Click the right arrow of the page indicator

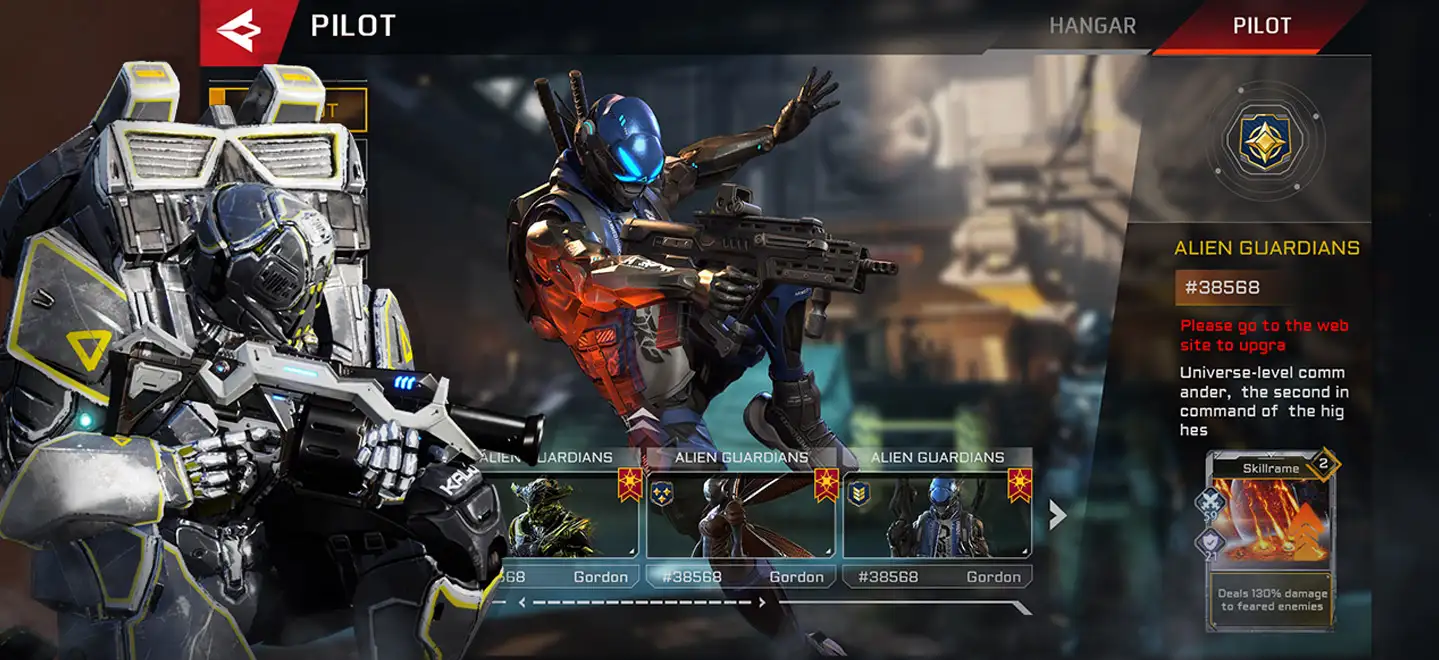coord(762,603)
